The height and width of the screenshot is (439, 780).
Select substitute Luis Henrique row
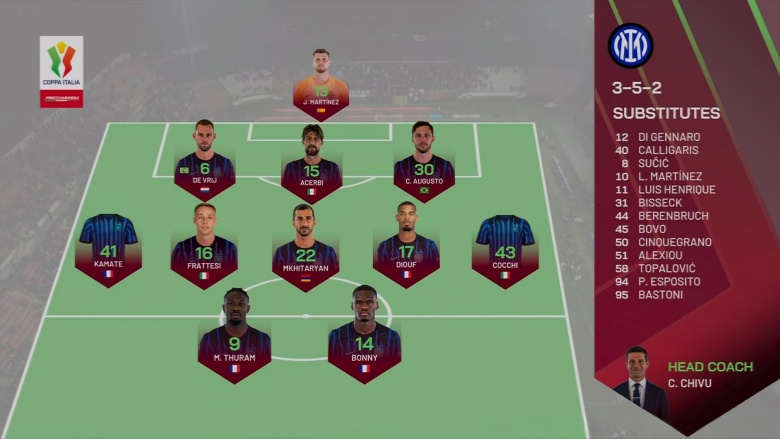[x=676, y=189]
